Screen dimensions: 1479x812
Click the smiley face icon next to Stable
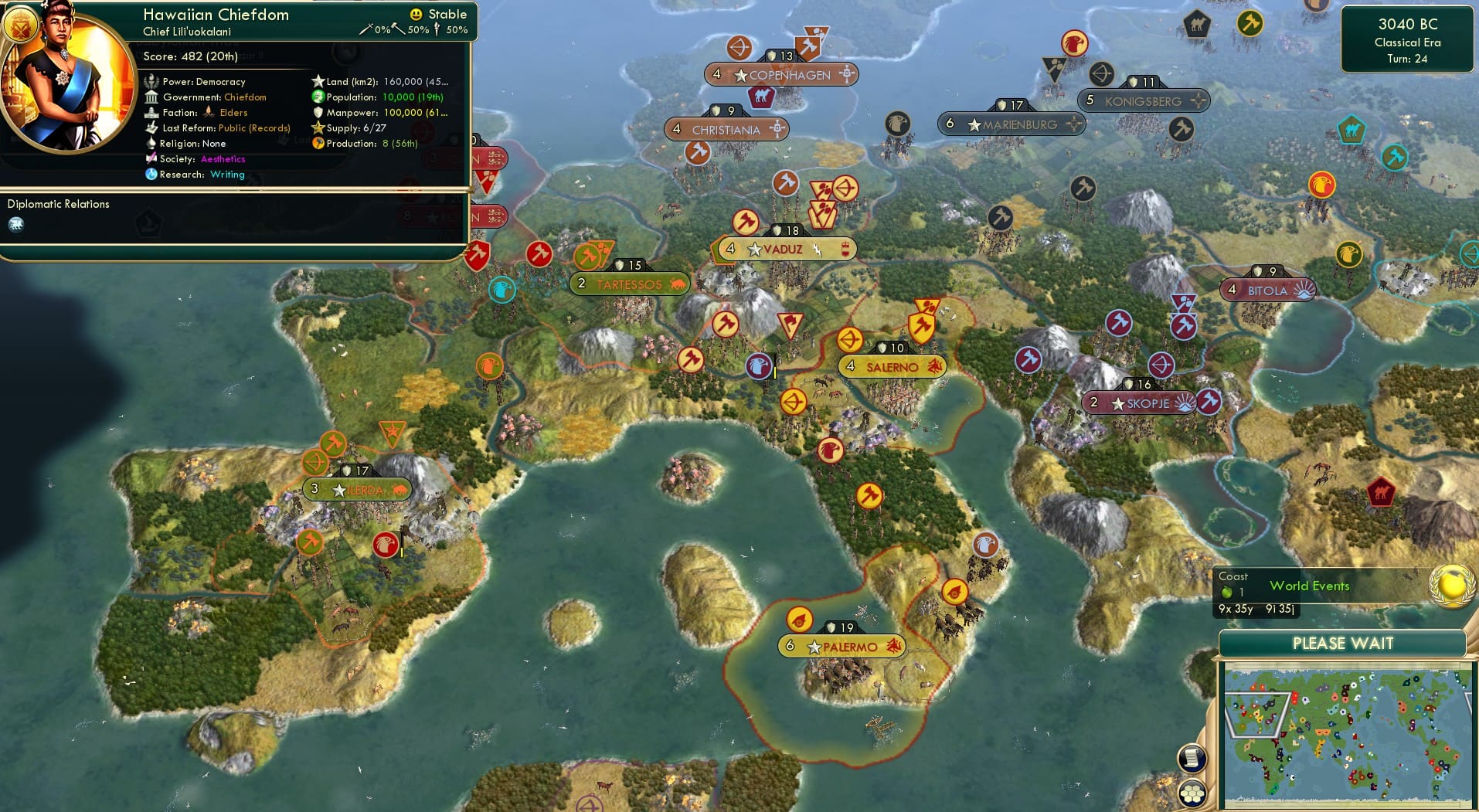click(x=416, y=14)
